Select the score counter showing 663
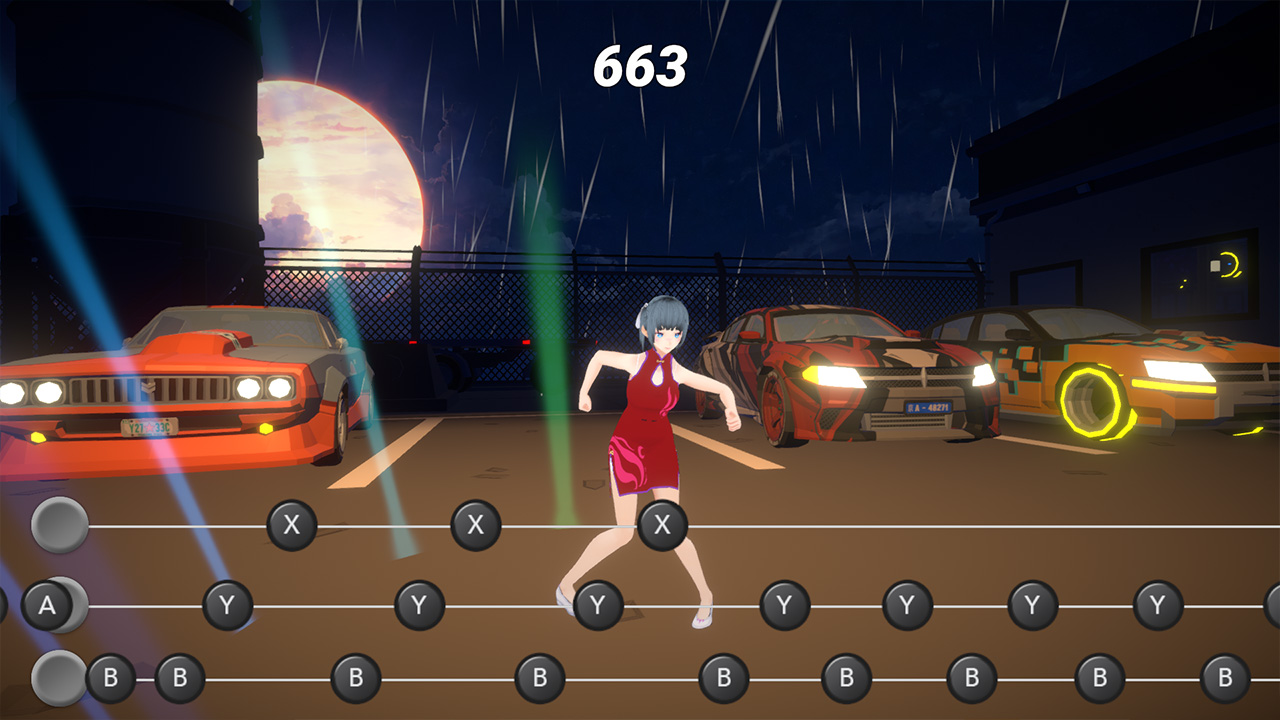 point(640,67)
